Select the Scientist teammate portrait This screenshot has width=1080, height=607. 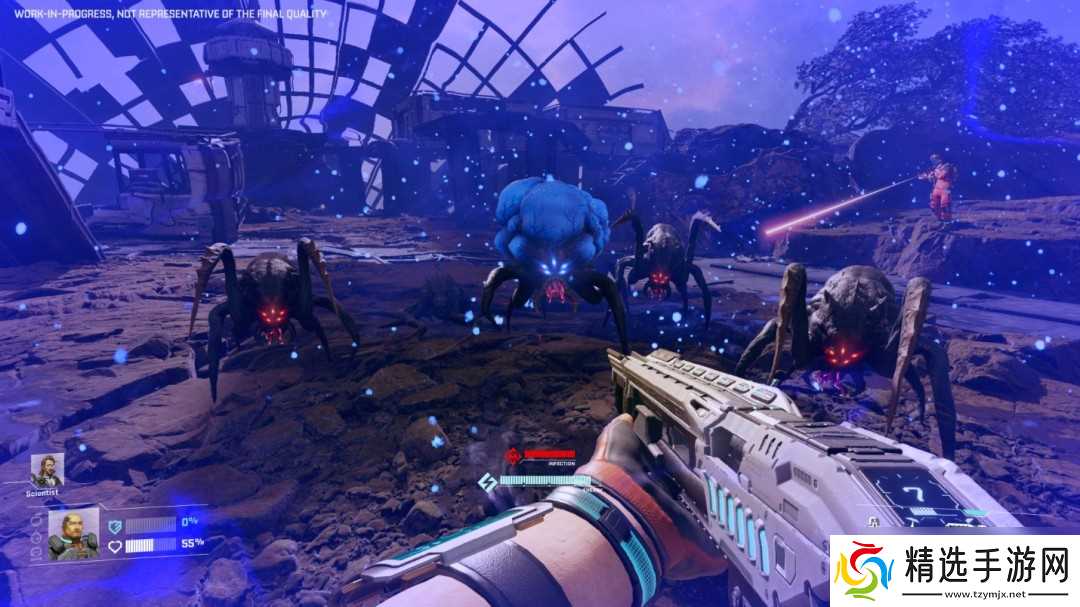click(47, 469)
